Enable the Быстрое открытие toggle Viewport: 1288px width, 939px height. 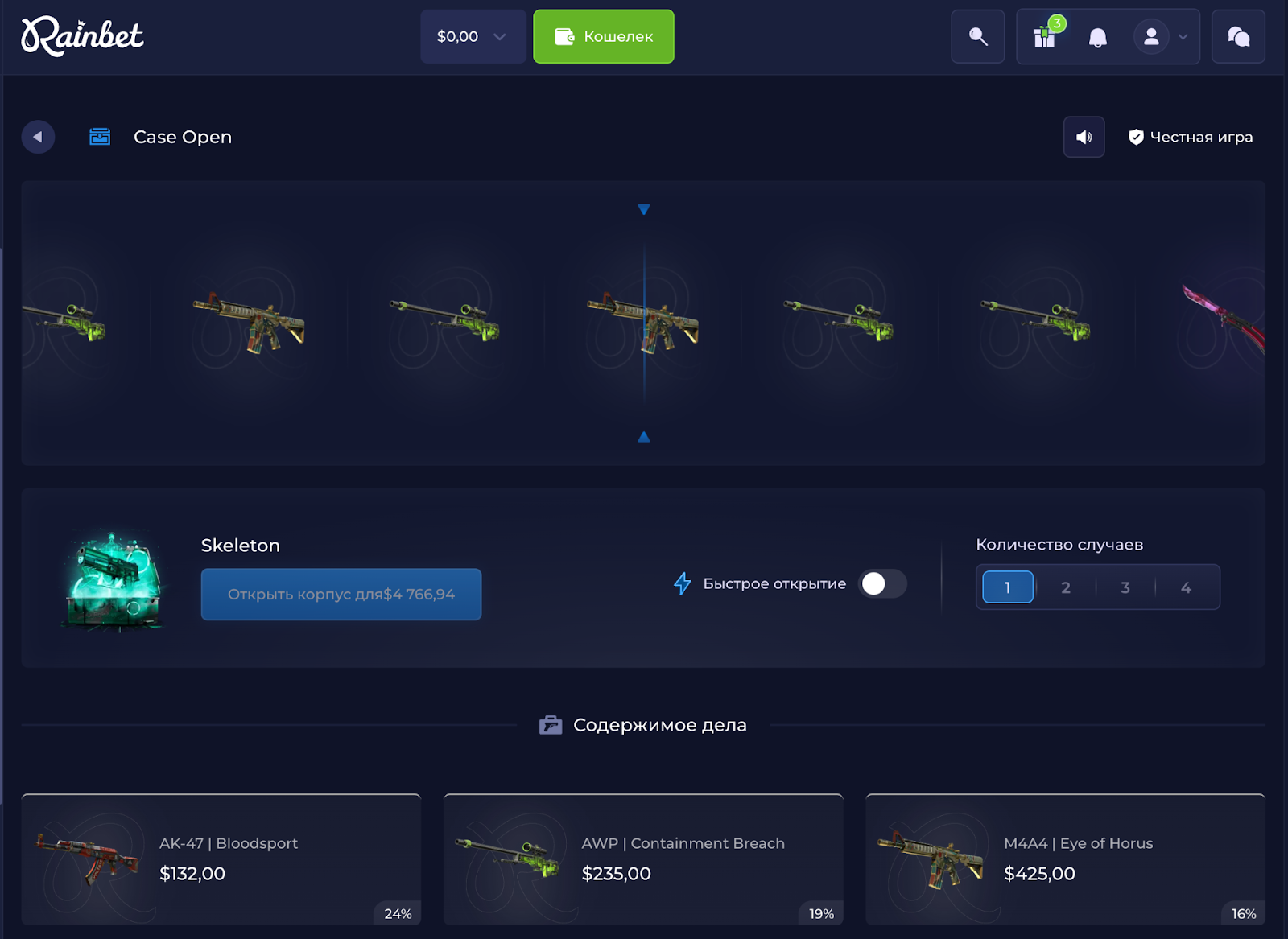pos(882,584)
